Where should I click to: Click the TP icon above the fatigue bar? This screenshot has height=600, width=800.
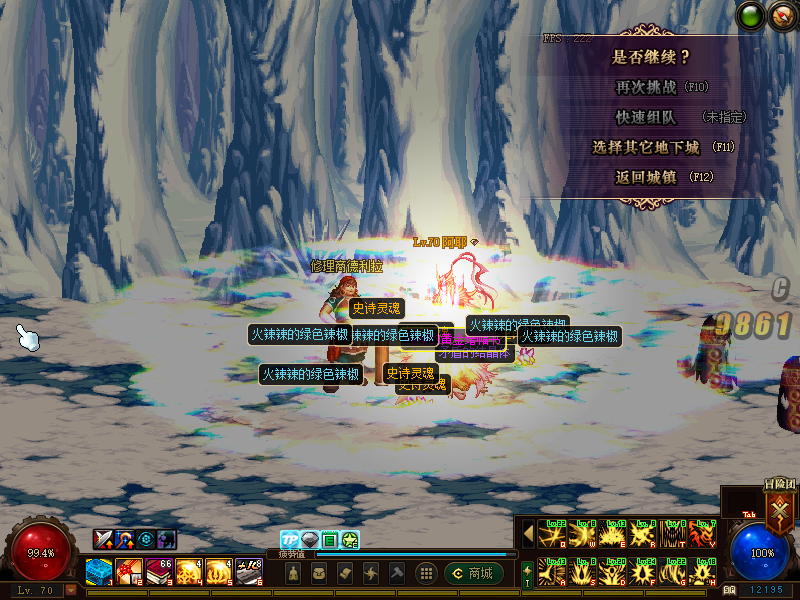click(x=289, y=540)
